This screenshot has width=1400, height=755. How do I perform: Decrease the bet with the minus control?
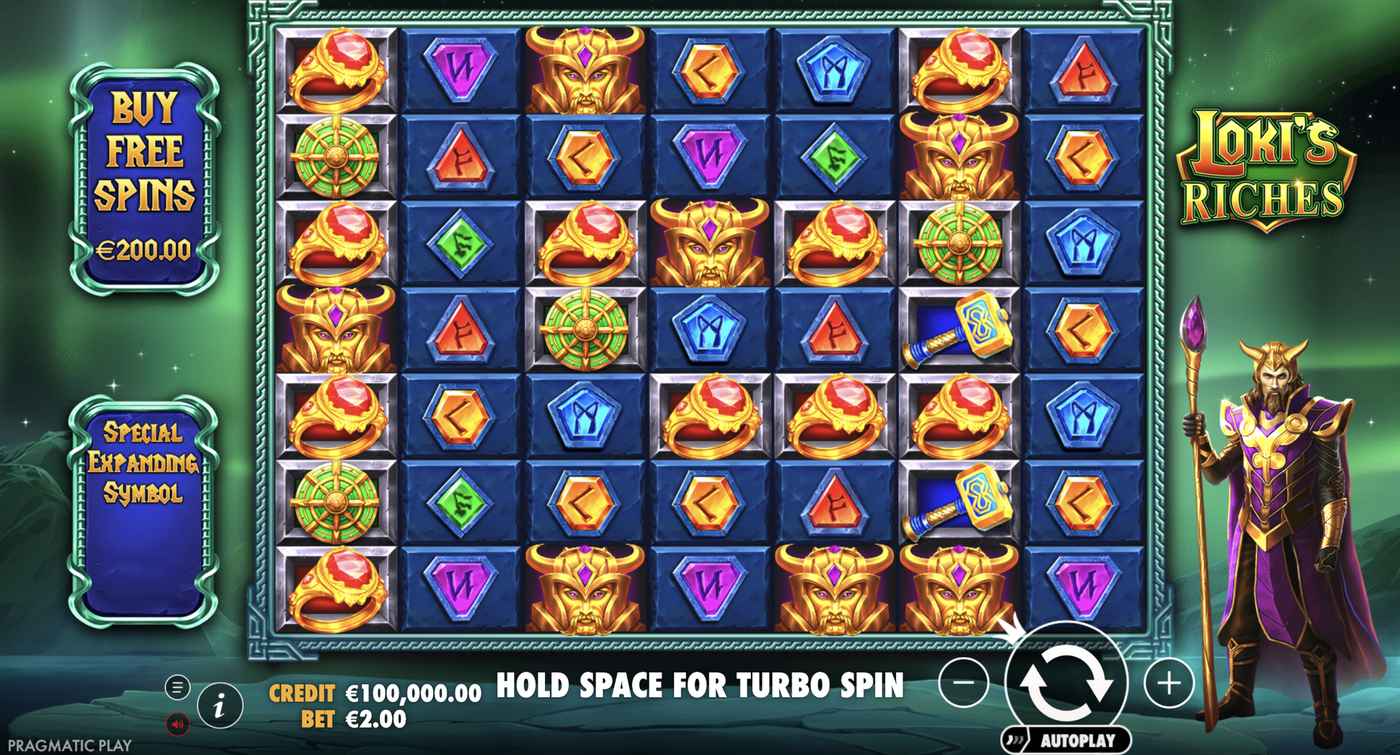click(963, 685)
